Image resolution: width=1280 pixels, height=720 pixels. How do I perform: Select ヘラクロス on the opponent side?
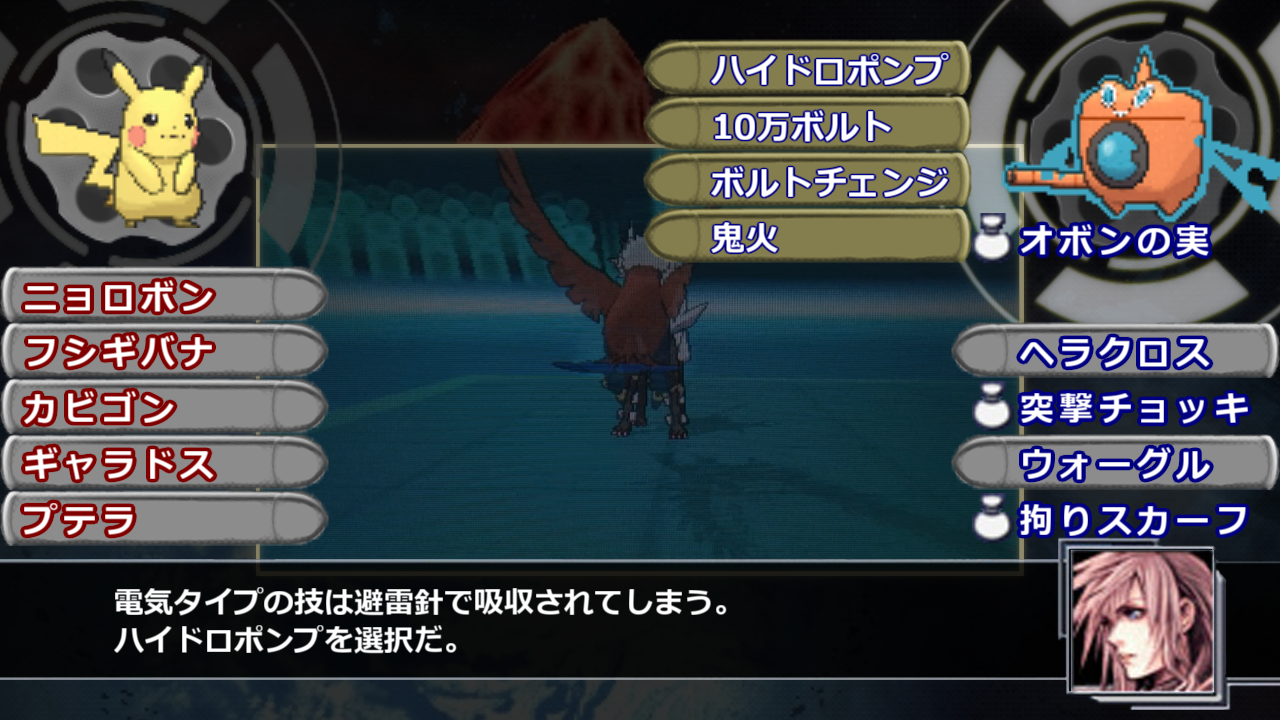[1110, 353]
